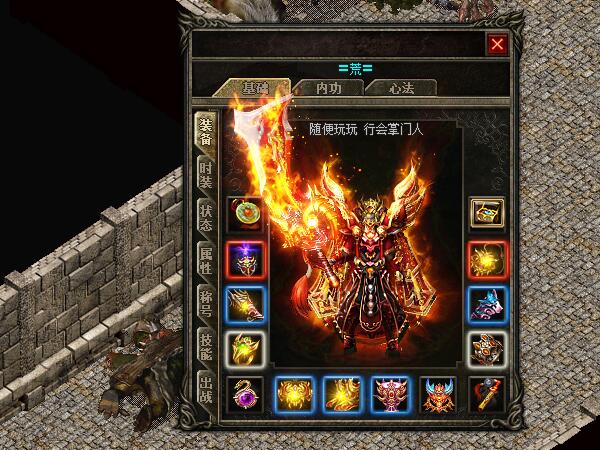
Task: Open the 称号 side tab
Action: tap(205, 300)
